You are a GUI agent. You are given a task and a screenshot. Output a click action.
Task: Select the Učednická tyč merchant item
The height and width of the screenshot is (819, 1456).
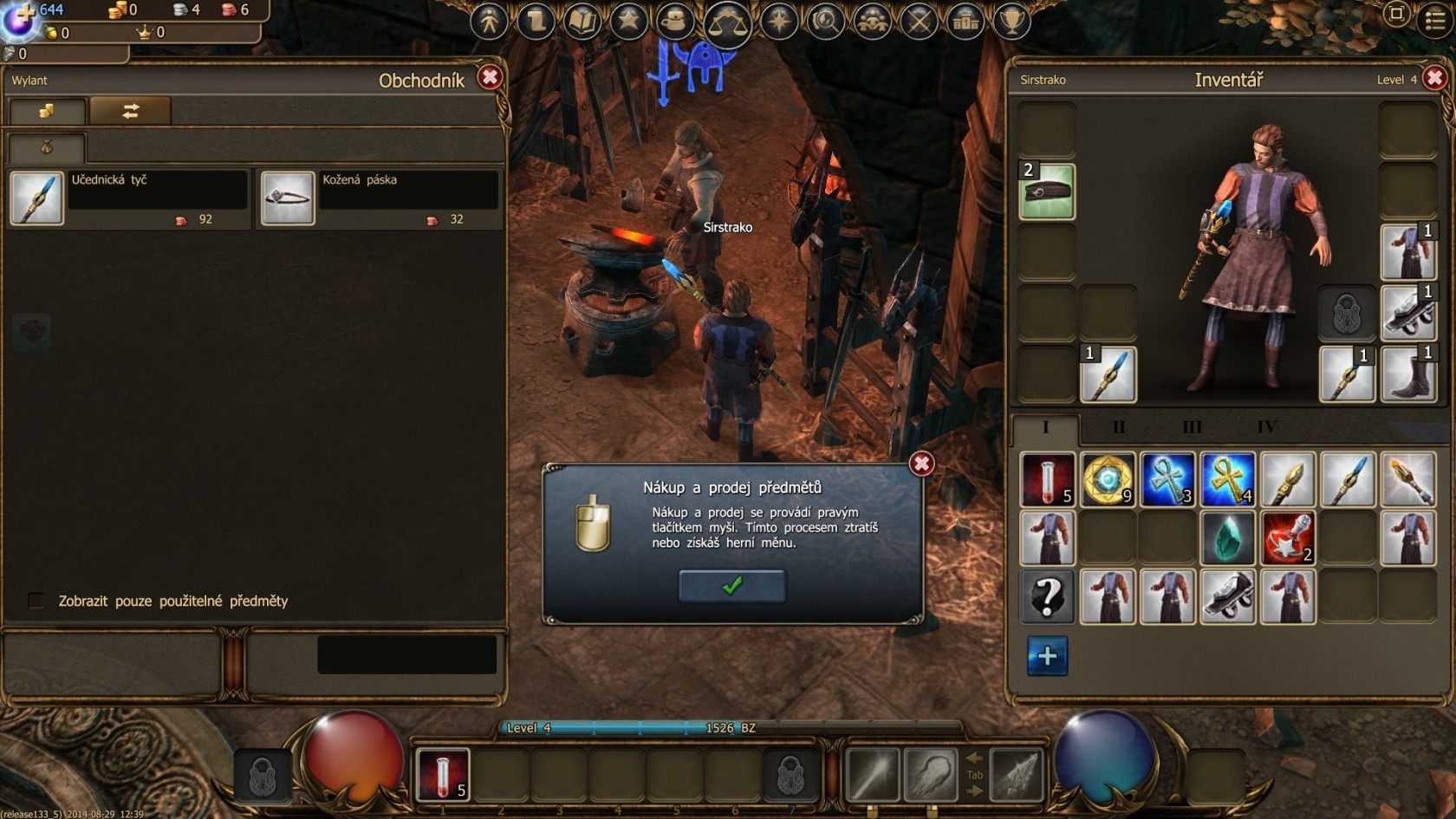[x=37, y=198]
